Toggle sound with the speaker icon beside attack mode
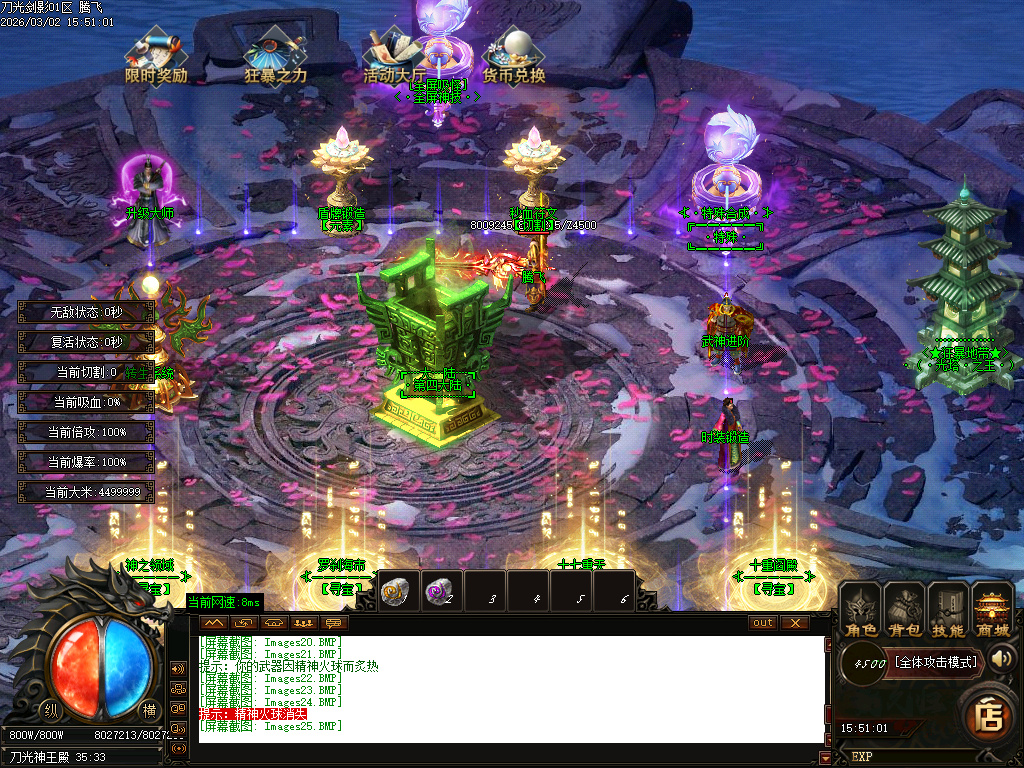 pos(1002,658)
